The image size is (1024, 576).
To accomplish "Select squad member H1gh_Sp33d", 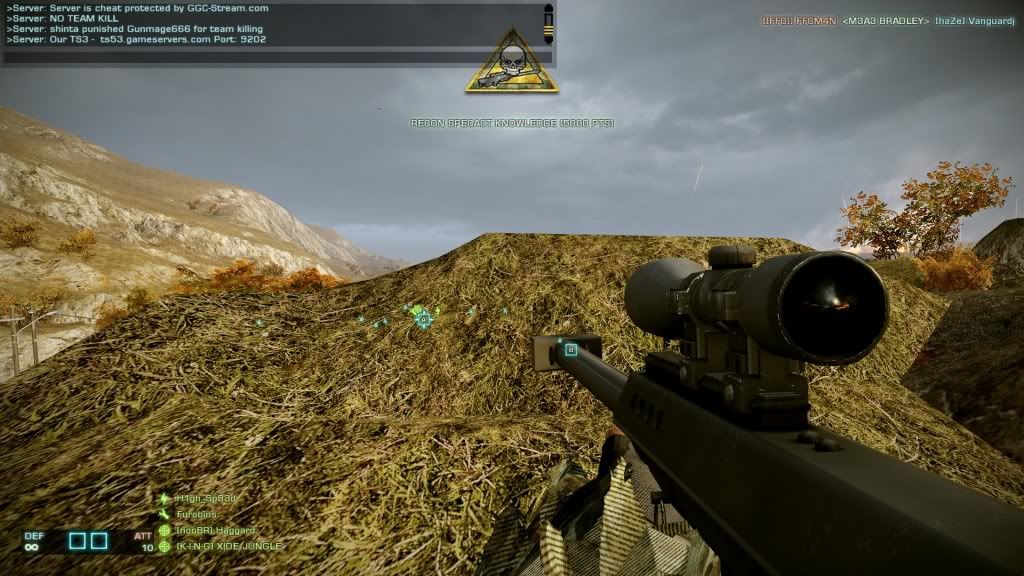I will 207,498.
